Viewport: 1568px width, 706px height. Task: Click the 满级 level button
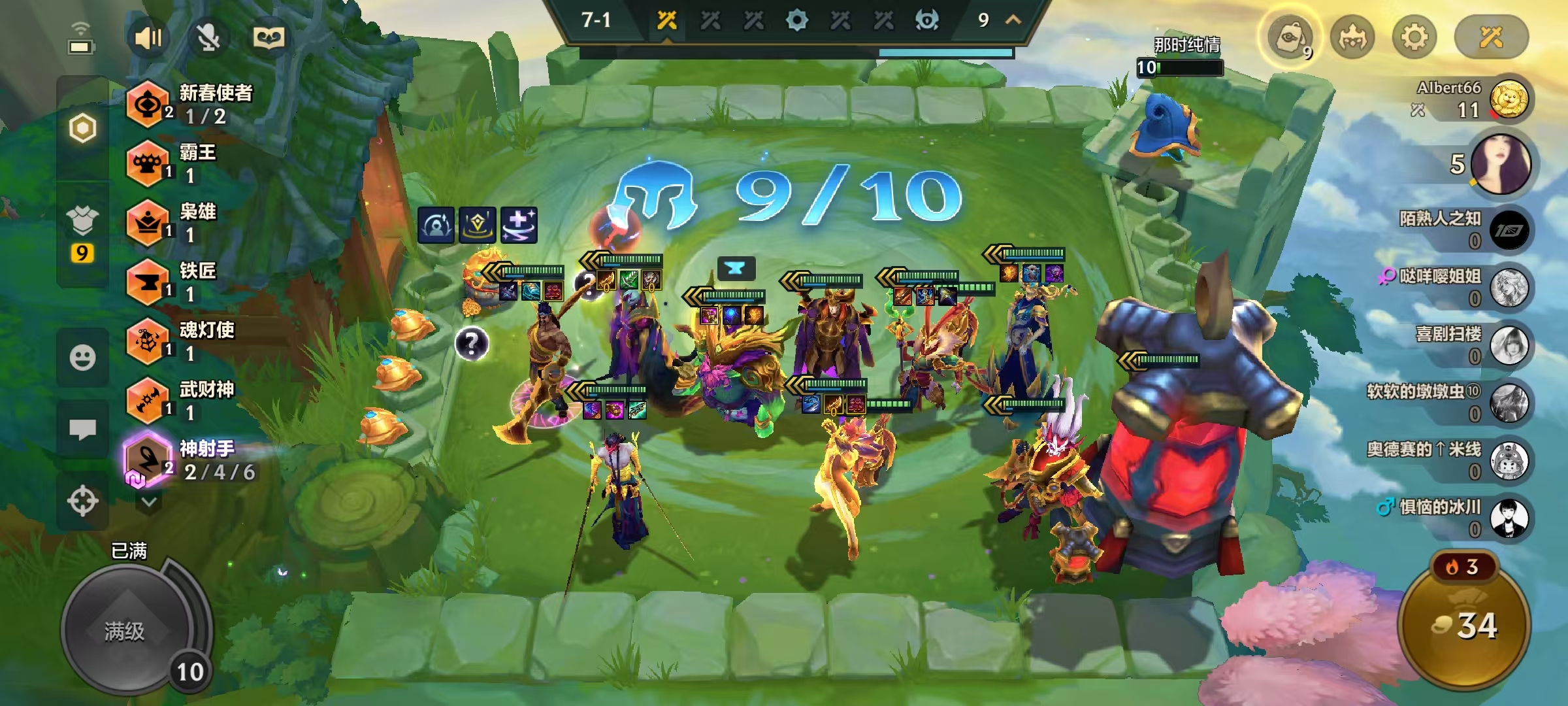(125, 631)
